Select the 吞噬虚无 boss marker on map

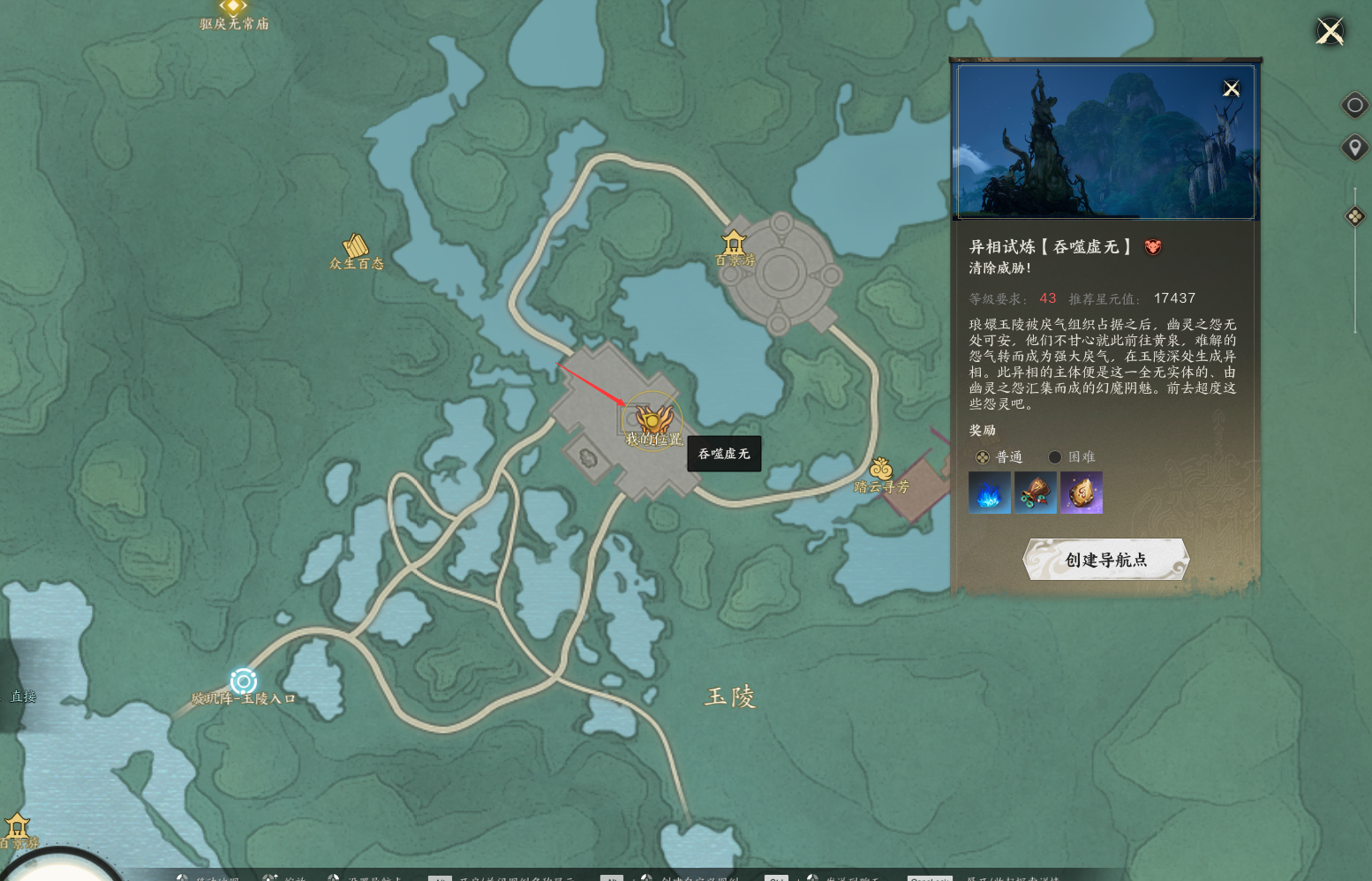tap(653, 419)
